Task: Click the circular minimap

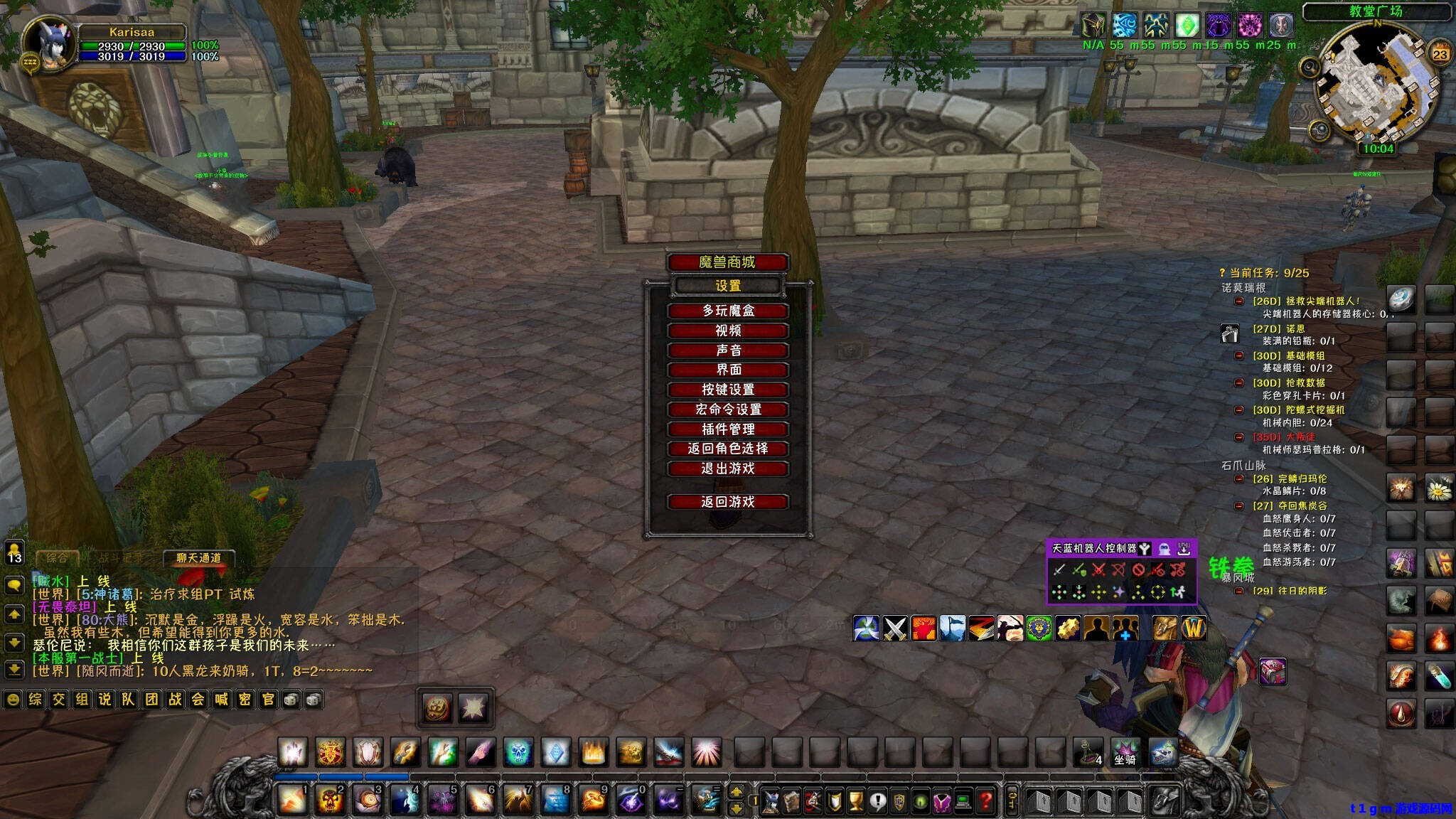Action: (x=1376, y=84)
